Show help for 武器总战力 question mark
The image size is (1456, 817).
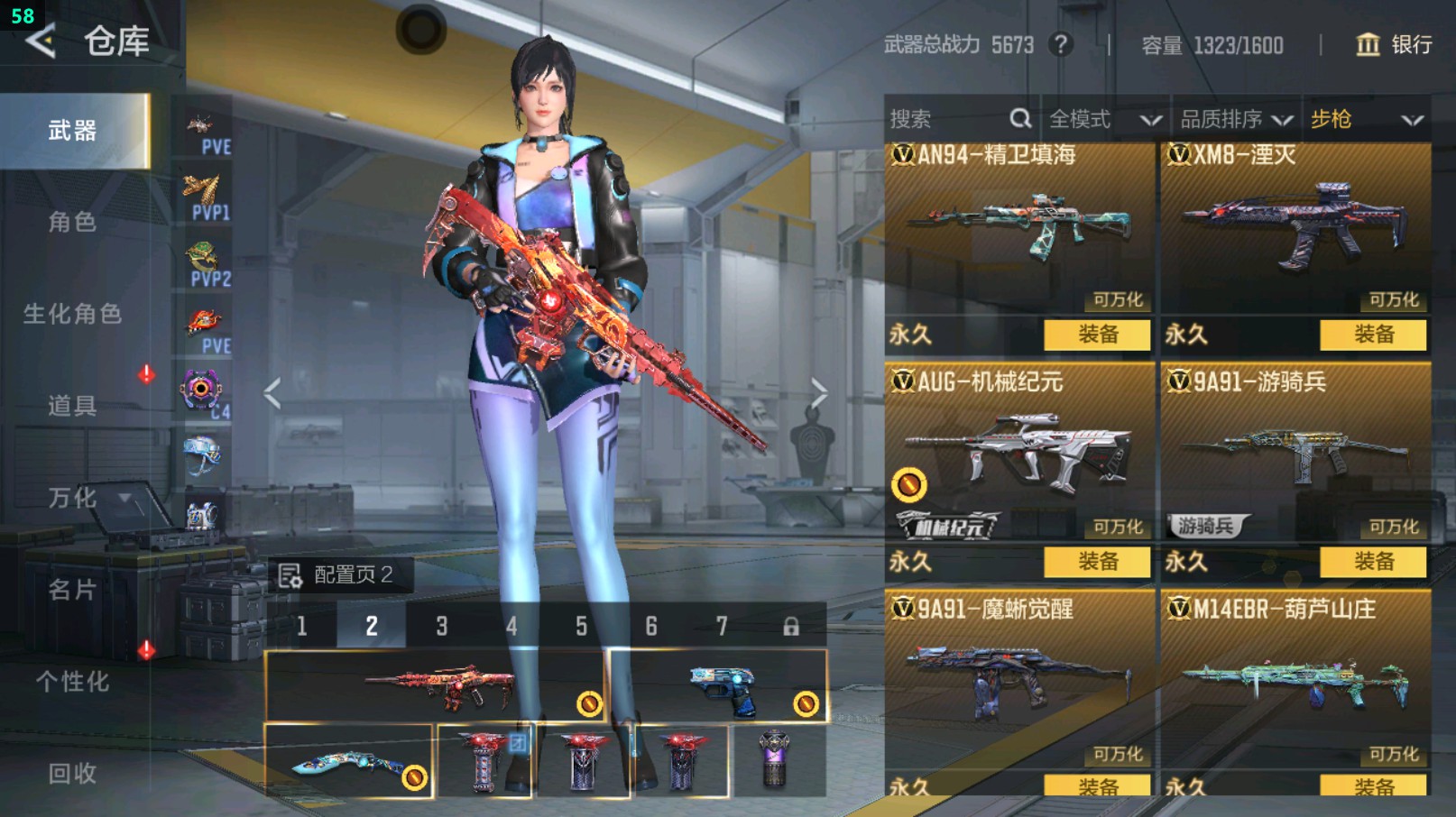1062,44
